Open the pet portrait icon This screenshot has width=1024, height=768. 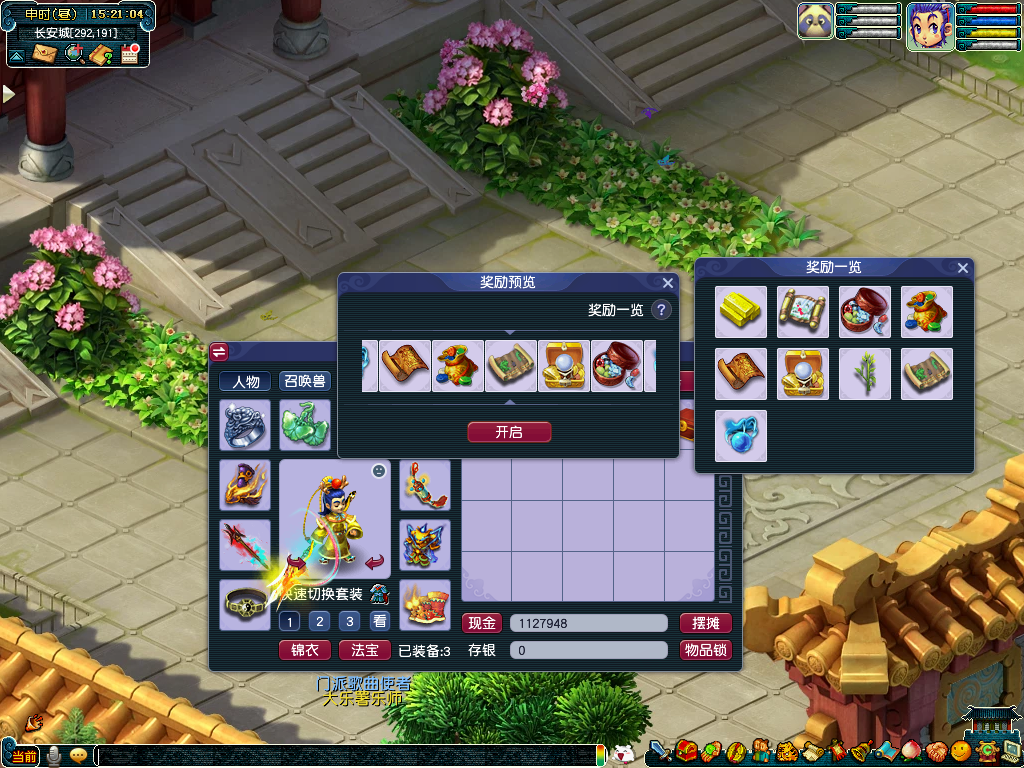click(816, 21)
